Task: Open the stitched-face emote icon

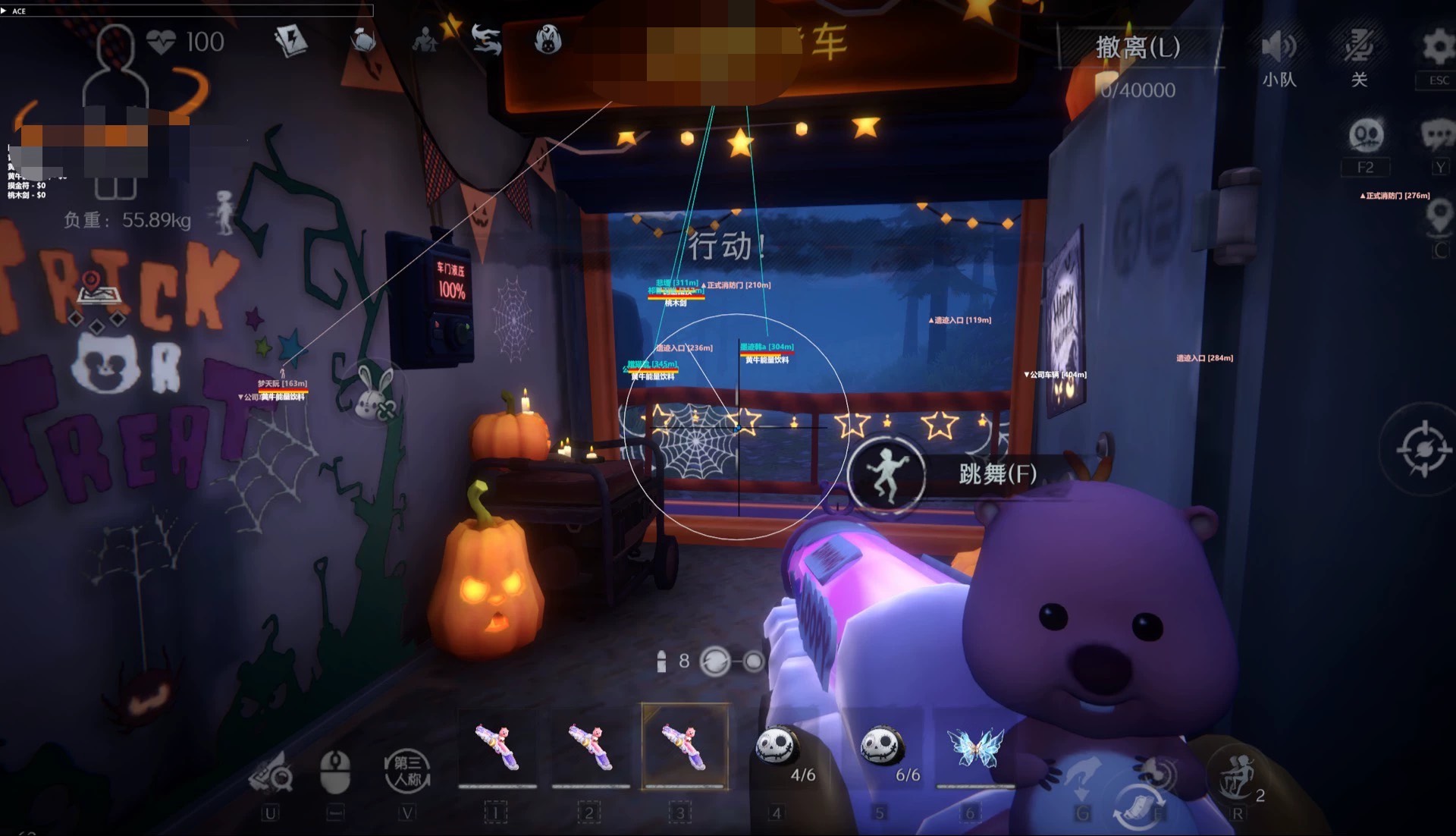Action: click(1366, 136)
